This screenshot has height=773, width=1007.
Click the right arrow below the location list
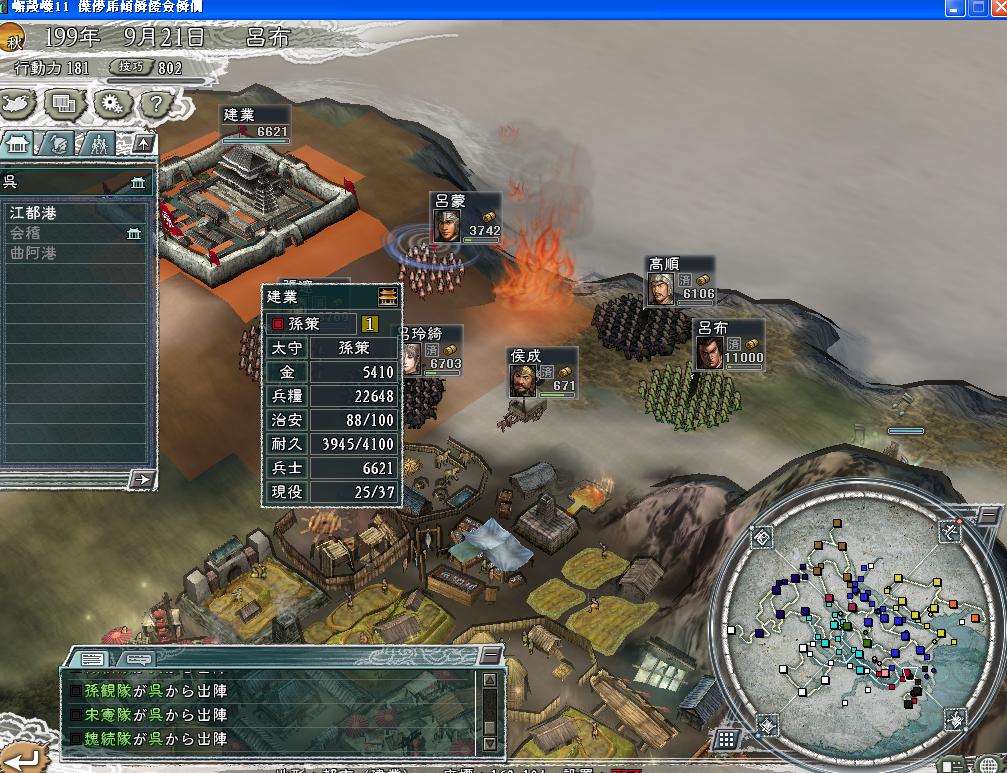coord(141,480)
